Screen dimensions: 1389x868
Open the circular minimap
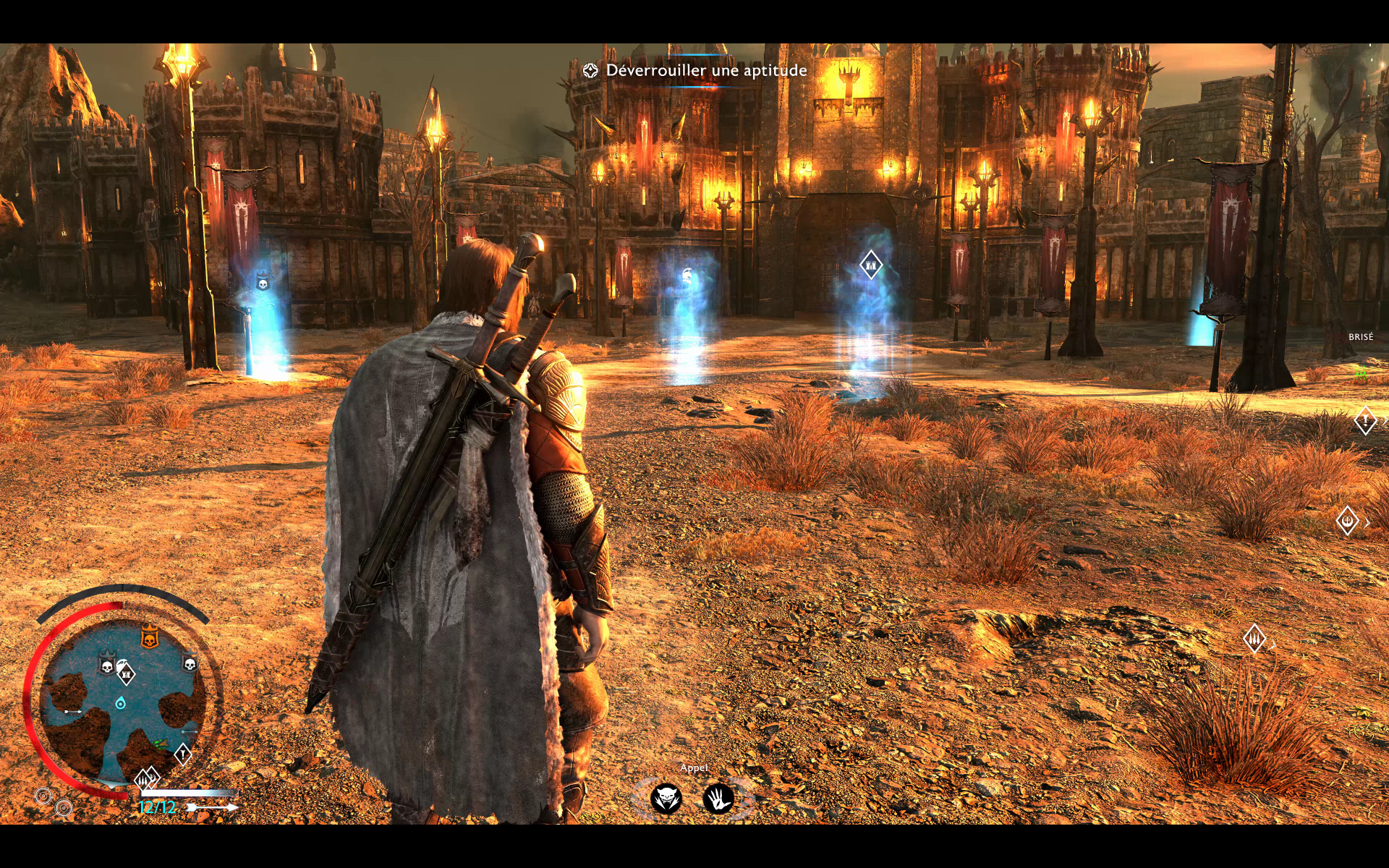tap(122, 698)
